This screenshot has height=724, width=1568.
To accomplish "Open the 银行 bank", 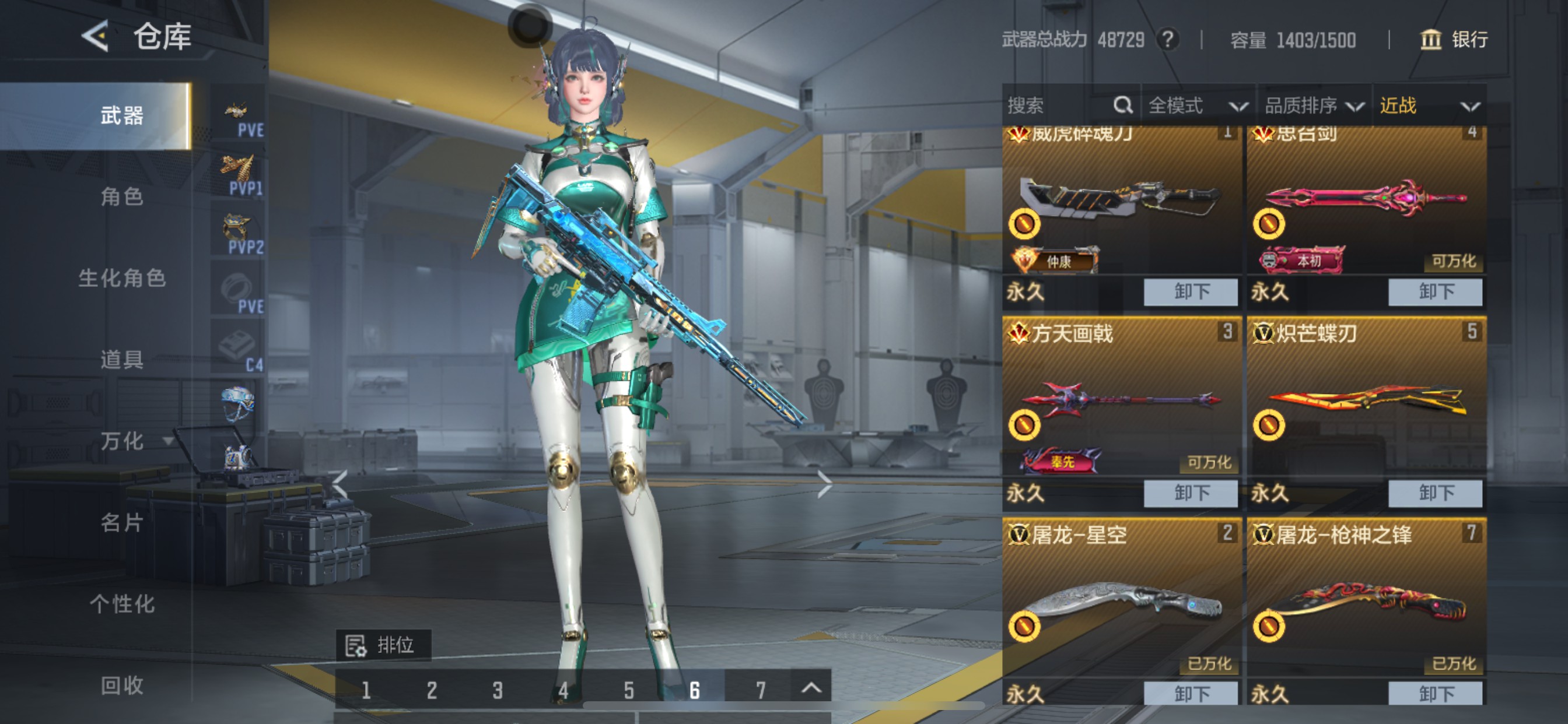I will (1454, 40).
